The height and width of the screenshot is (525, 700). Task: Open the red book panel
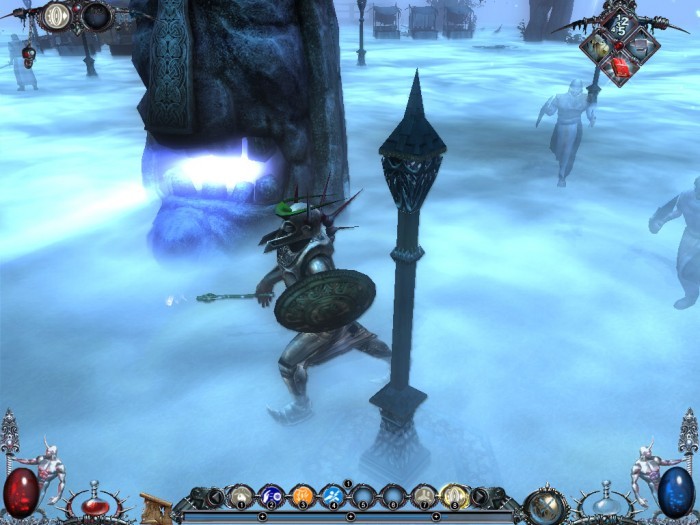[620, 67]
